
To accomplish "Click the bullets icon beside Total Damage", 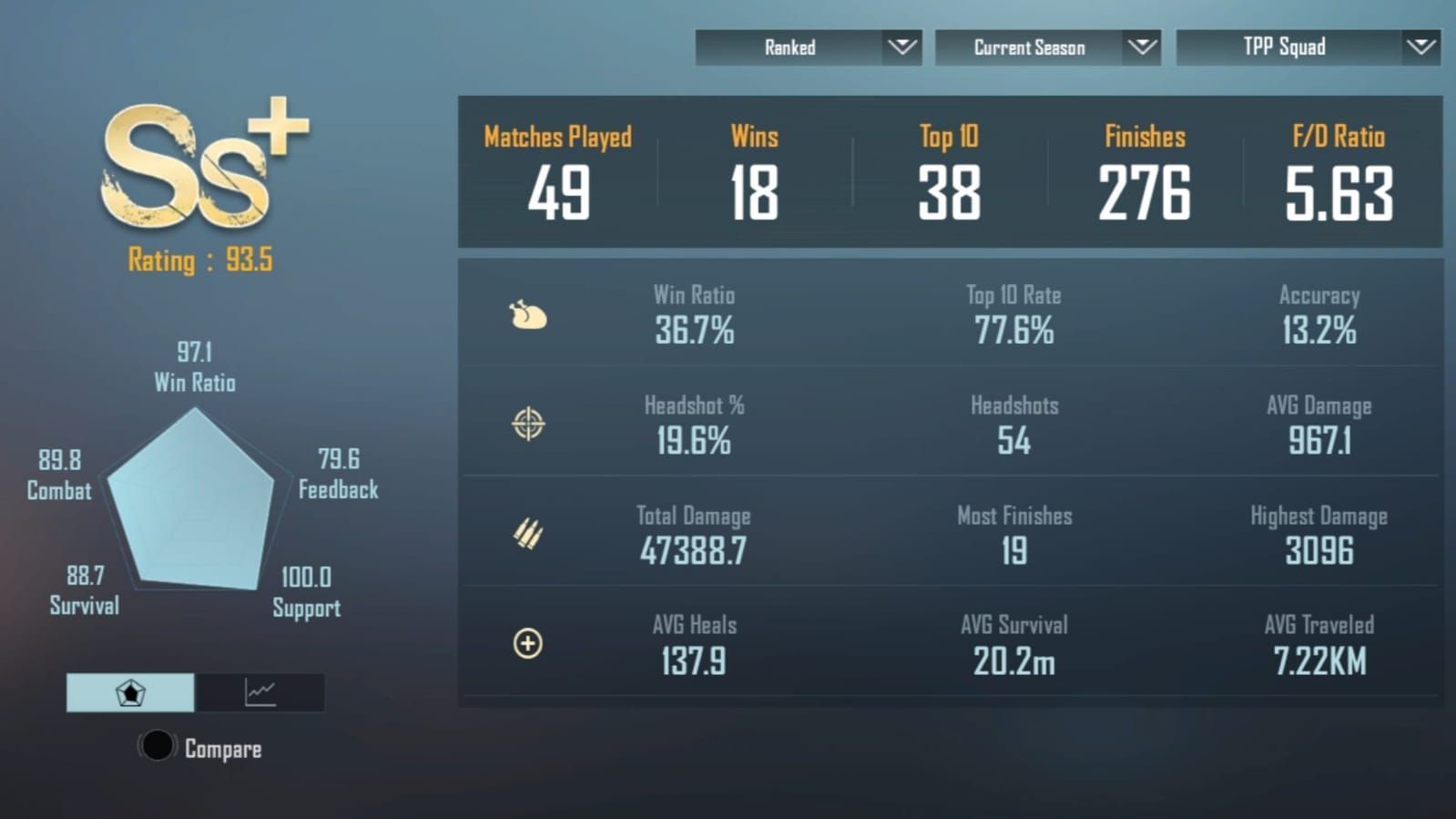I will 526,536.
